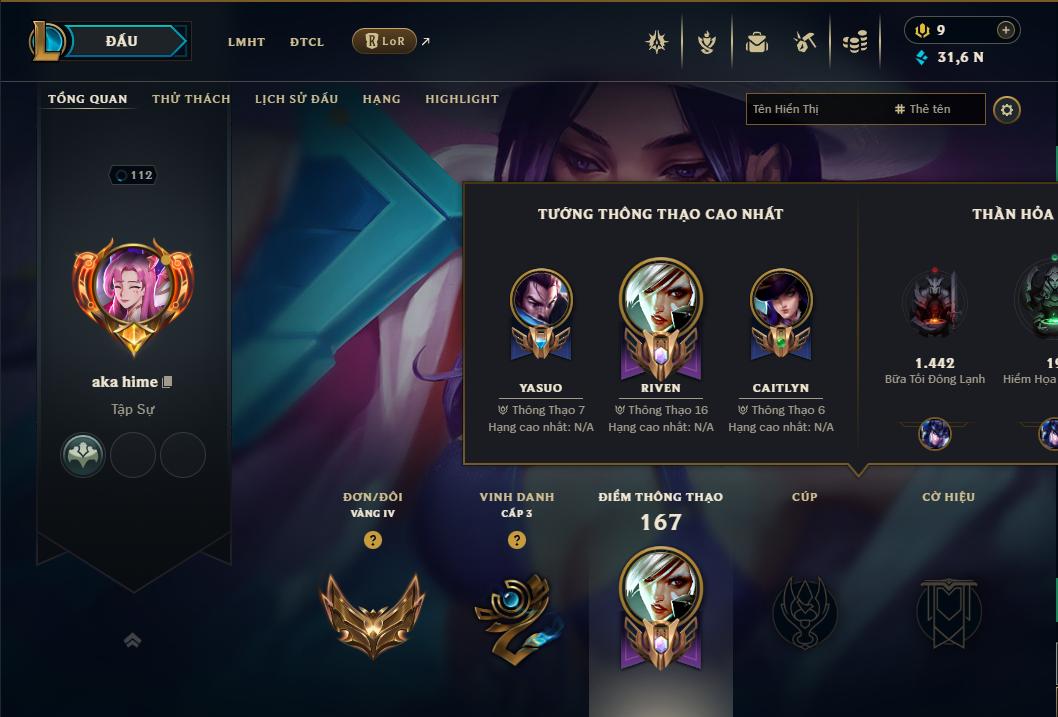Open profile settings gear icon
The image size is (1058, 717).
(x=1007, y=109)
